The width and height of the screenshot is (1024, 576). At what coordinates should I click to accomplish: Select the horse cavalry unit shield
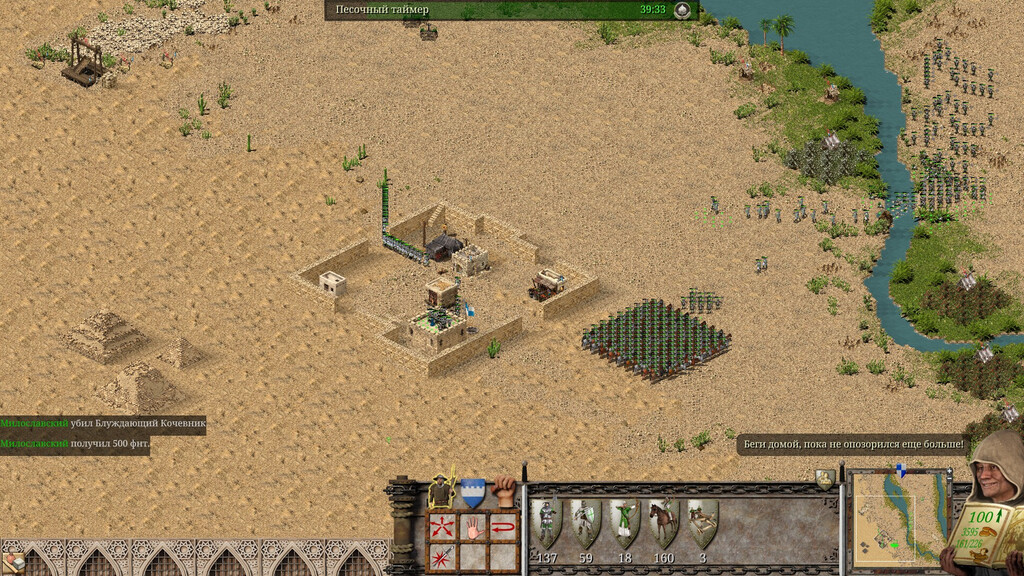pos(663,522)
